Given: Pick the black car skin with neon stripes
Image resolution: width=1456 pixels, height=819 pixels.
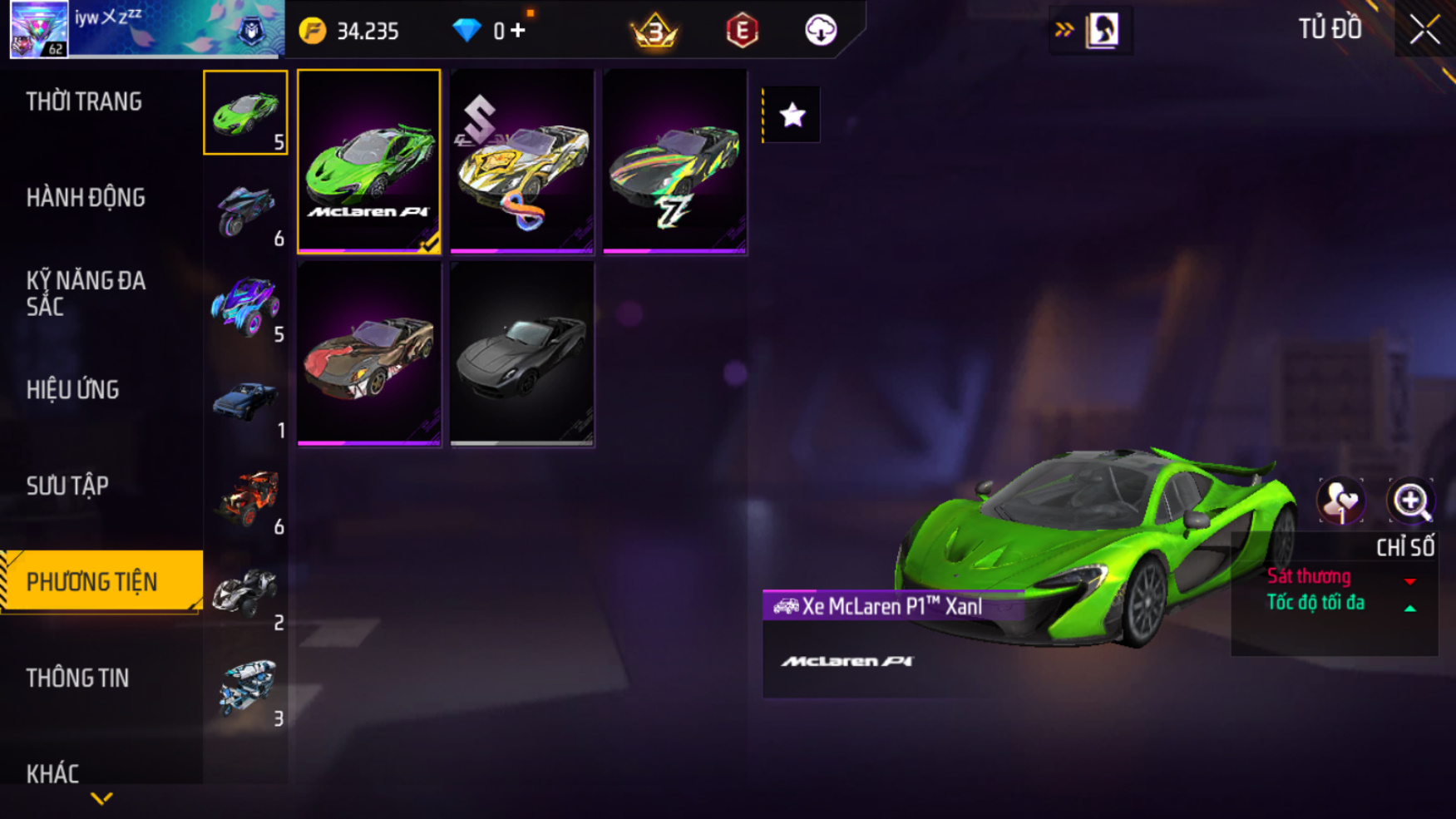Looking at the screenshot, I should click(674, 161).
